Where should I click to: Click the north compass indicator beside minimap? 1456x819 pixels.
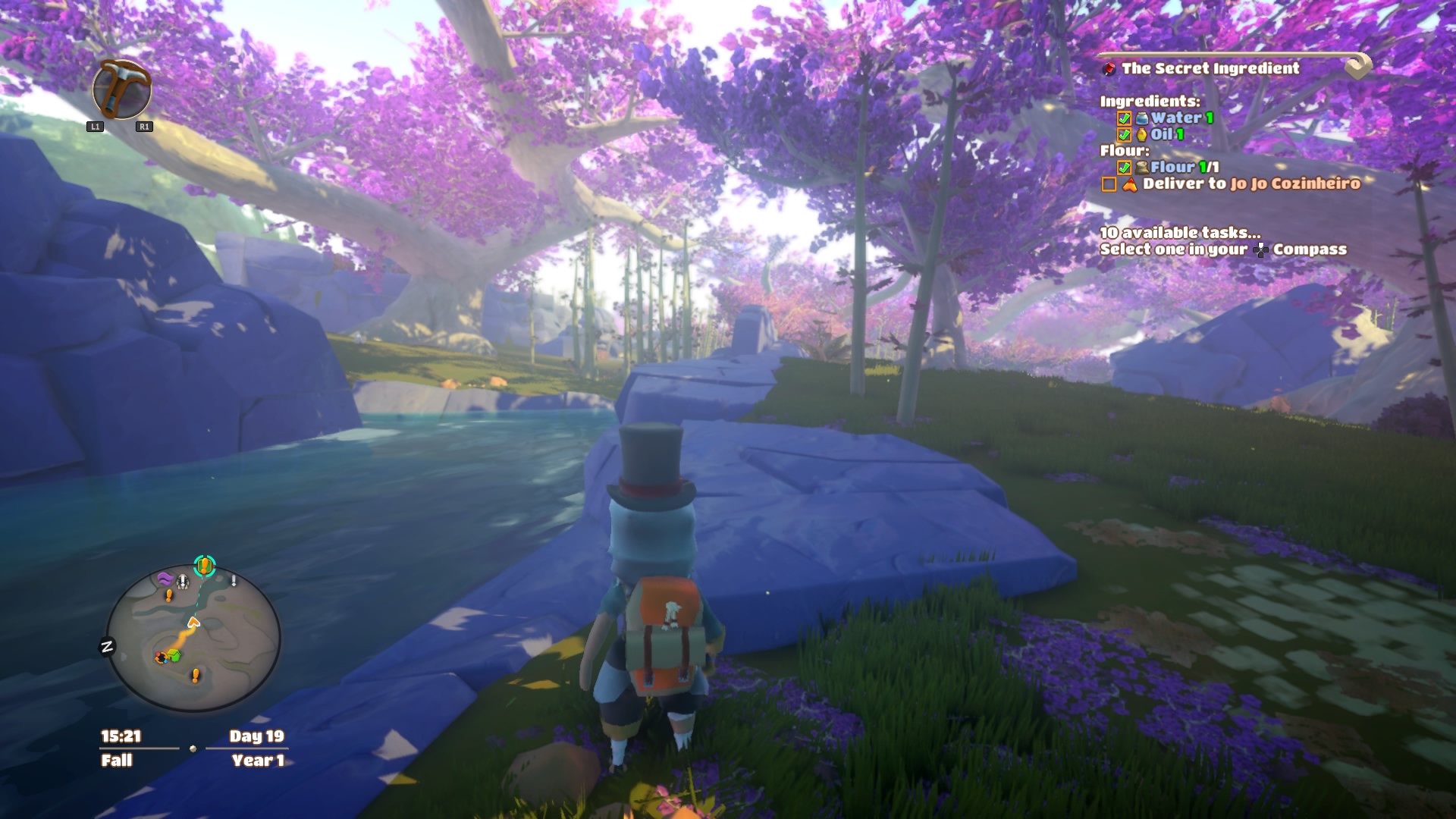(107, 647)
